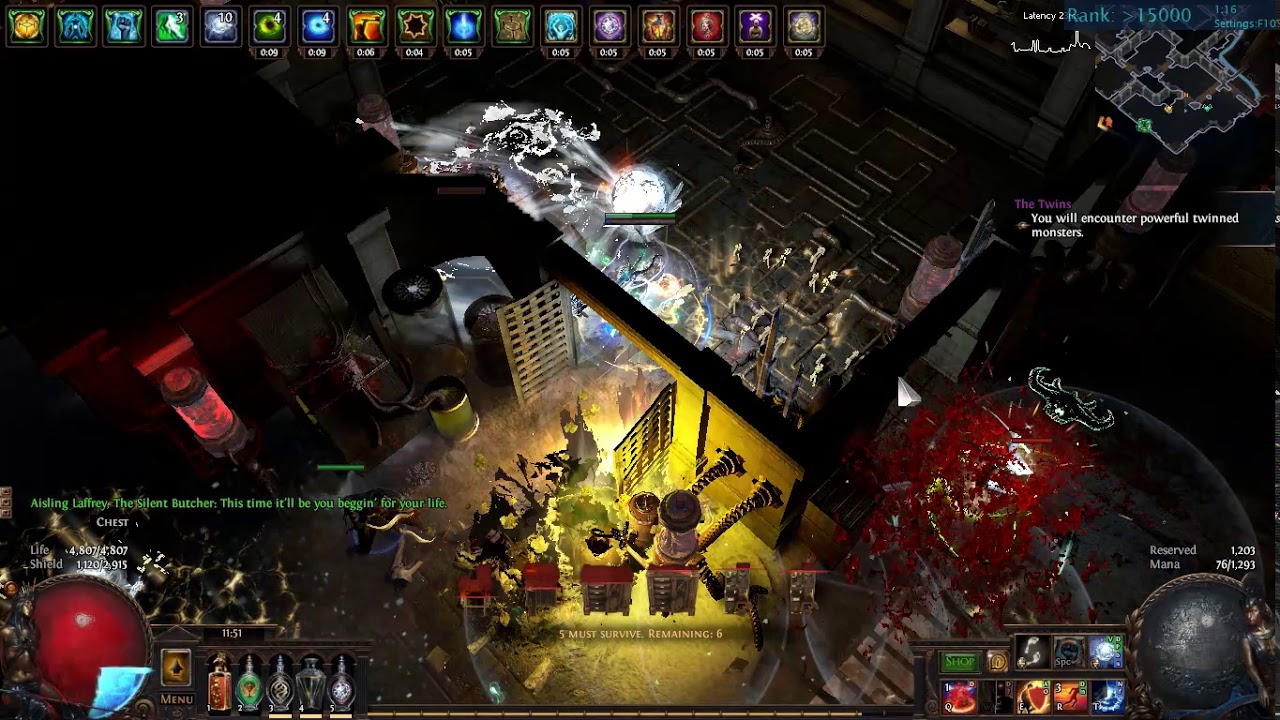The width and height of the screenshot is (1280, 720).
Task: Trigger the flaming shield skill on E
Action: tap(1032, 695)
